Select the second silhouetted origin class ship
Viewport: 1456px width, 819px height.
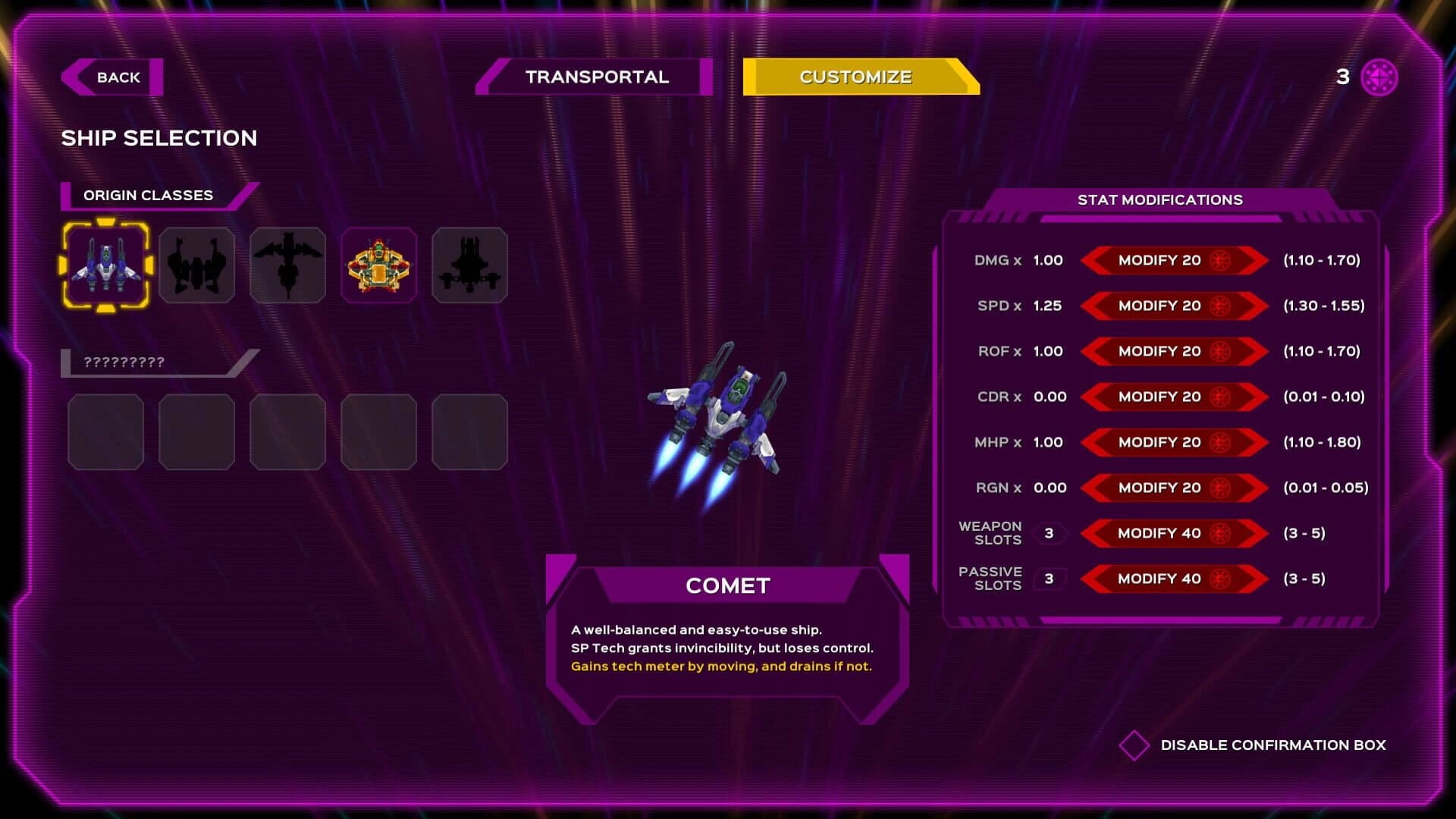[197, 265]
